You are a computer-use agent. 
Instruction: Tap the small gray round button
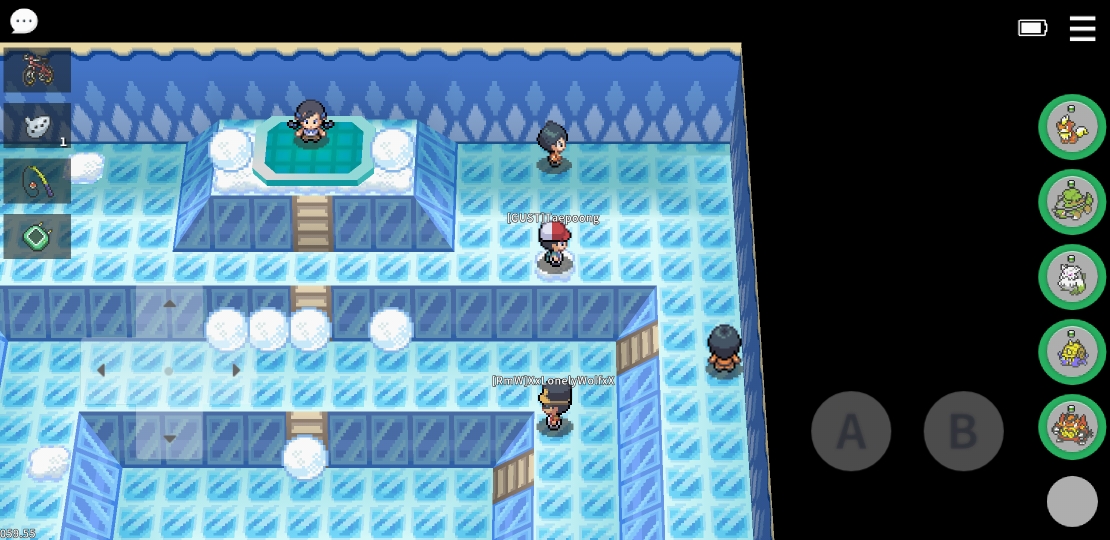1072,501
